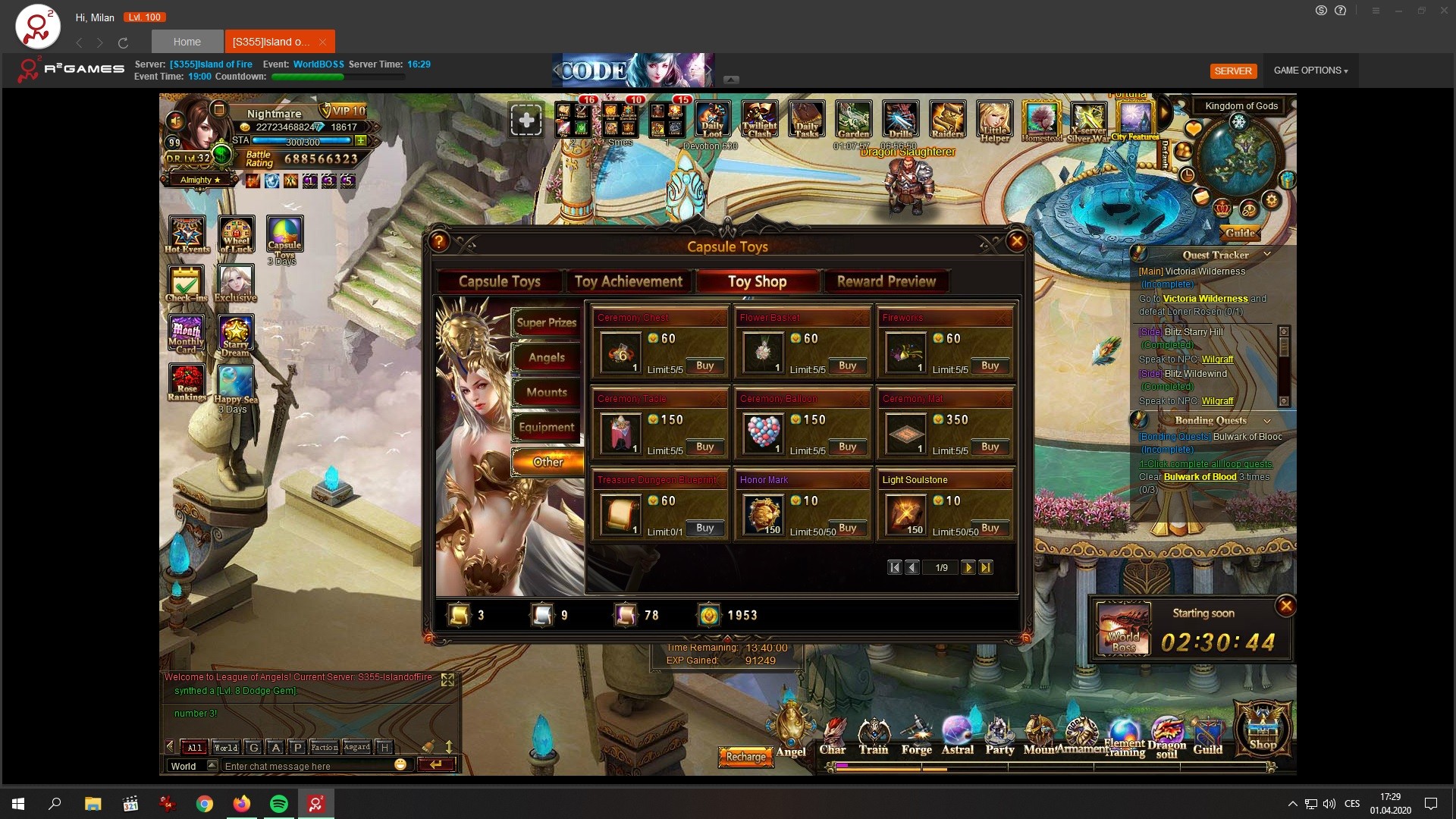Open the Reward Preview tab
Viewport: 1456px width, 819px height.
pyautogui.click(x=886, y=281)
